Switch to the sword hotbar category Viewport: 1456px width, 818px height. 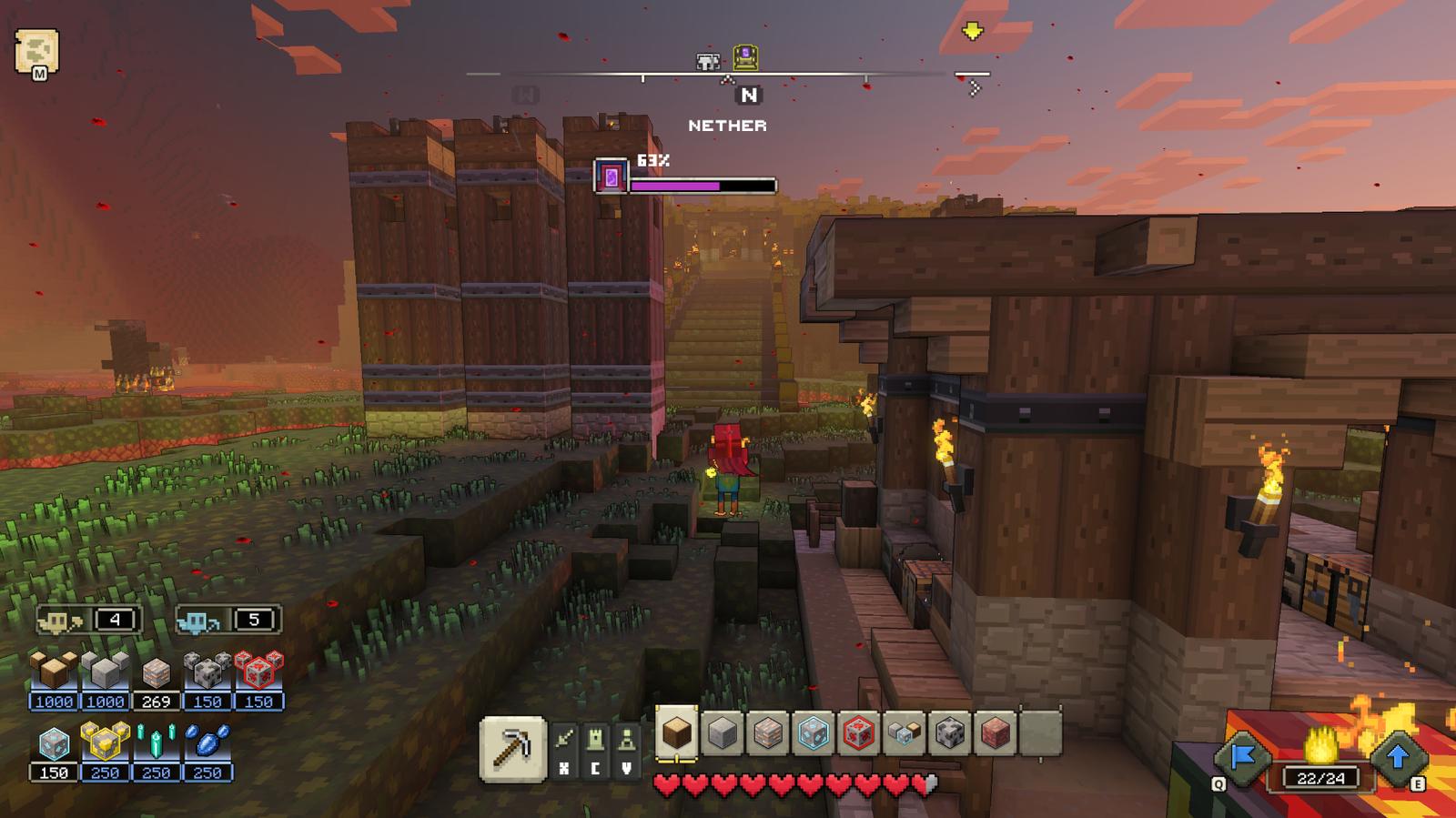click(x=565, y=740)
